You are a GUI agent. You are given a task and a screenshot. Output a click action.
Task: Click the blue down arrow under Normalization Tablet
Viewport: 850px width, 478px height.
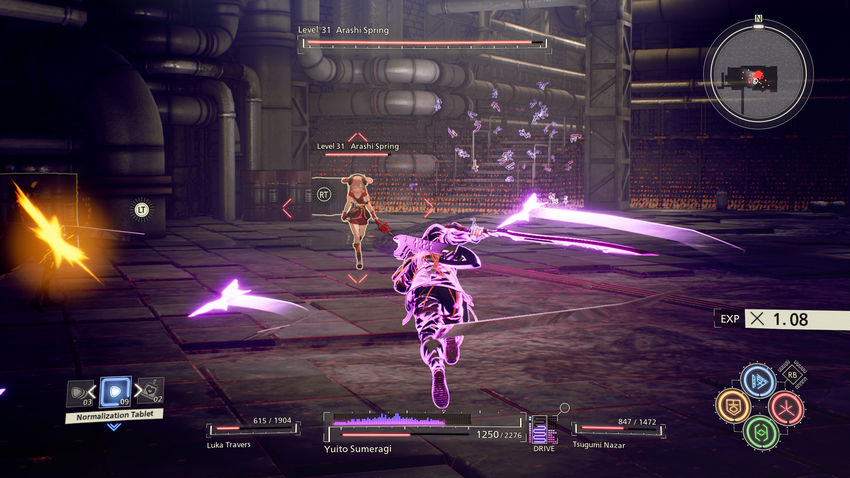[x=114, y=427]
